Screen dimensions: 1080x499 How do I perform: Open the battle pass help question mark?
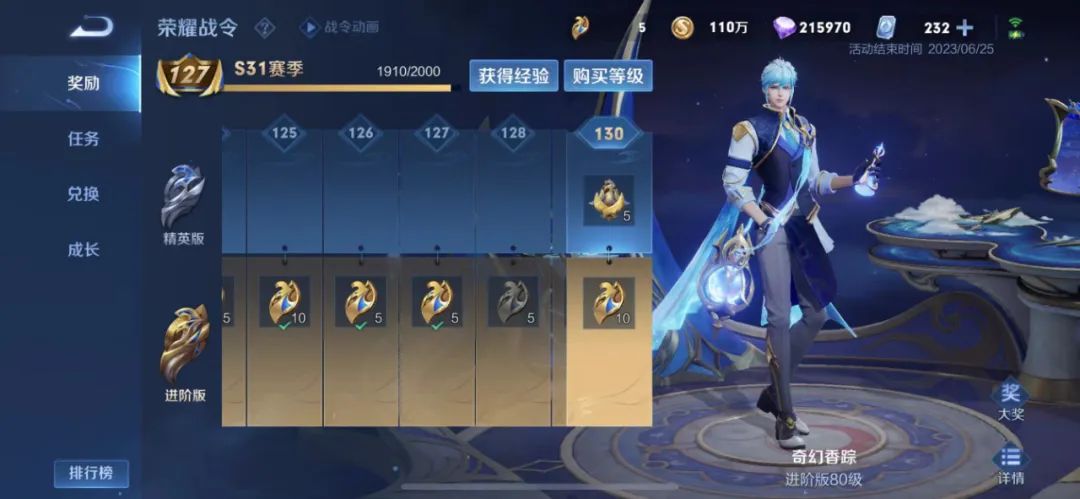tap(265, 27)
